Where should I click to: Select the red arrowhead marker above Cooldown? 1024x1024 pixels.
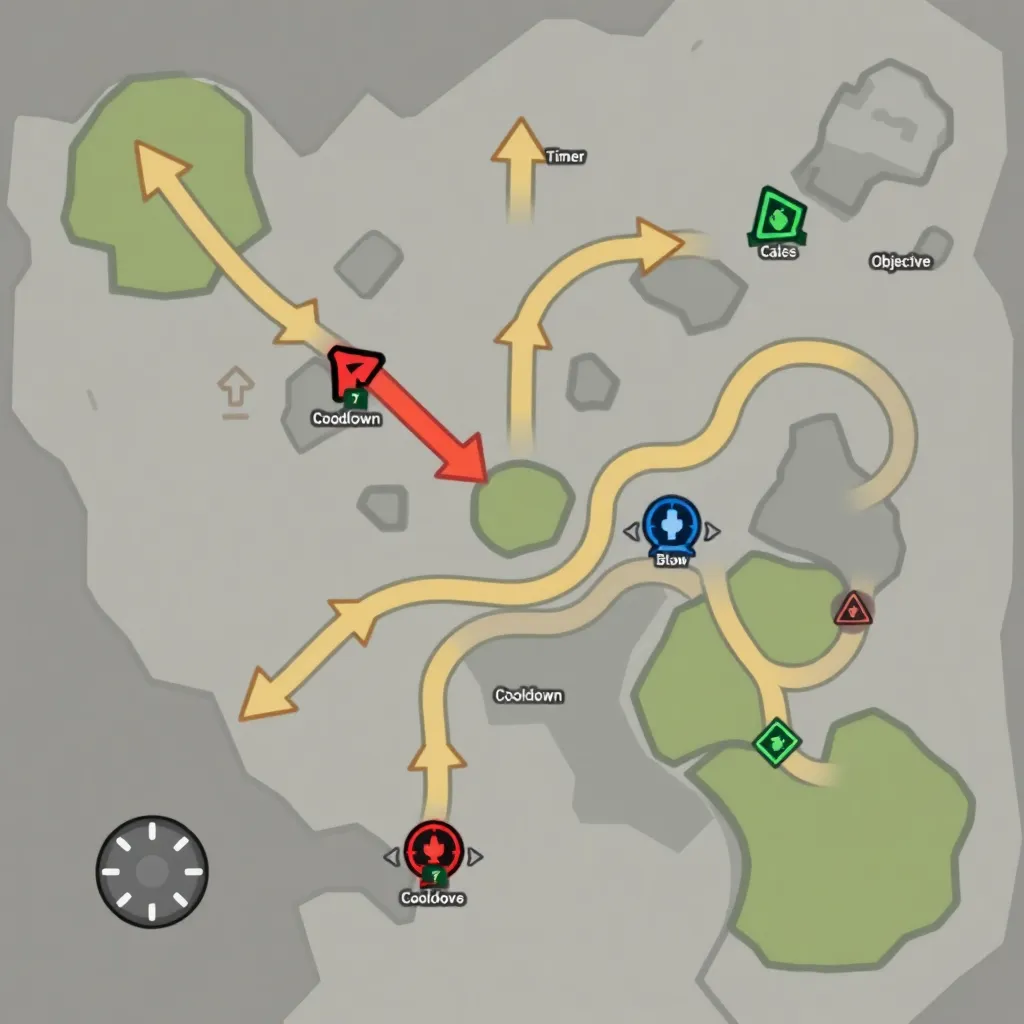pyautogui.click(x=353, y=373)
